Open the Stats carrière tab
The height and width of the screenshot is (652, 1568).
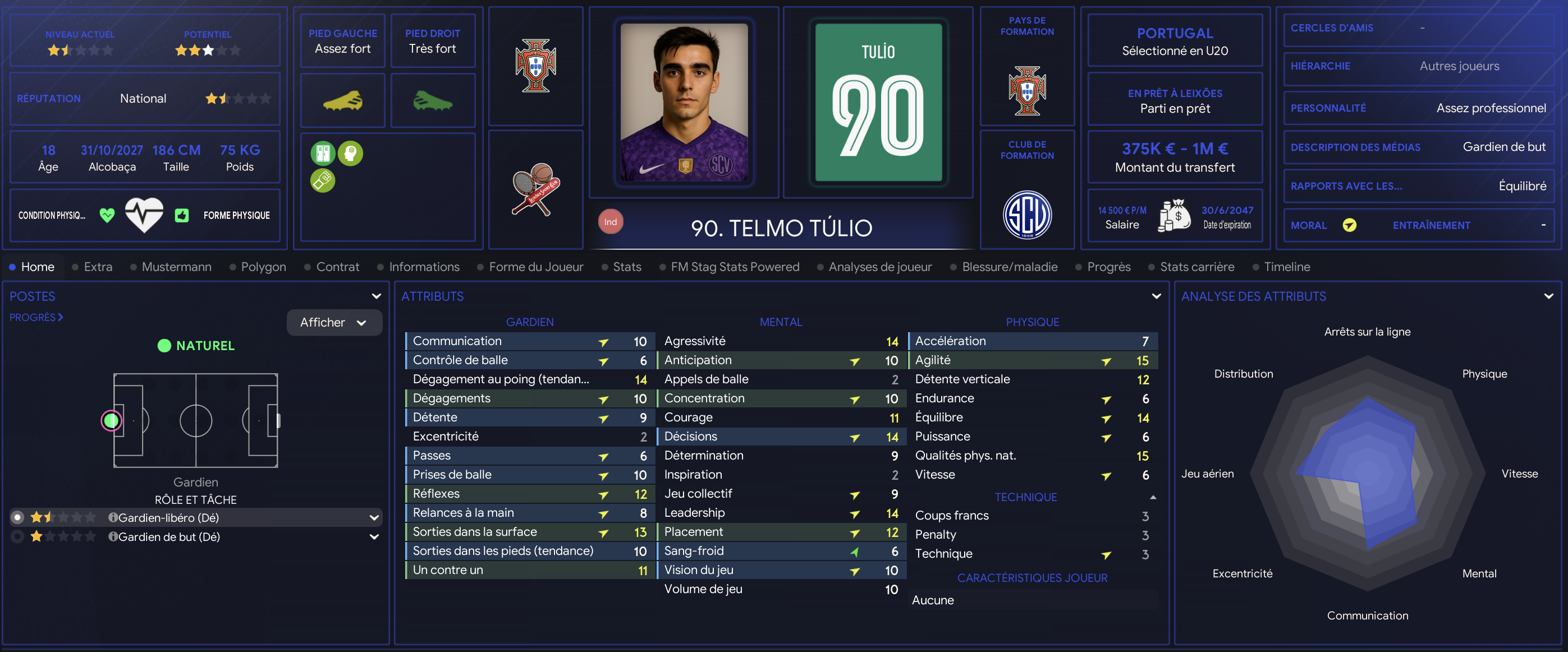(1196, 267)
